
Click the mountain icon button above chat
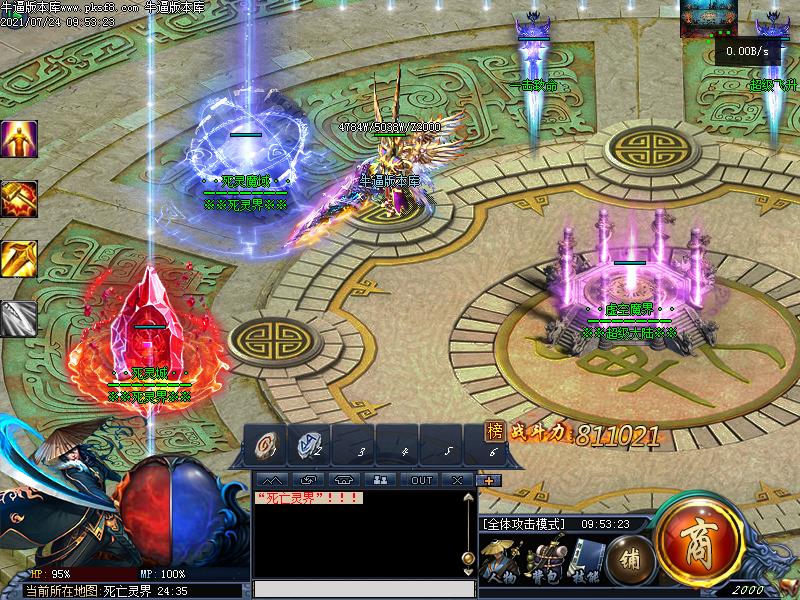tap(273, 480)
